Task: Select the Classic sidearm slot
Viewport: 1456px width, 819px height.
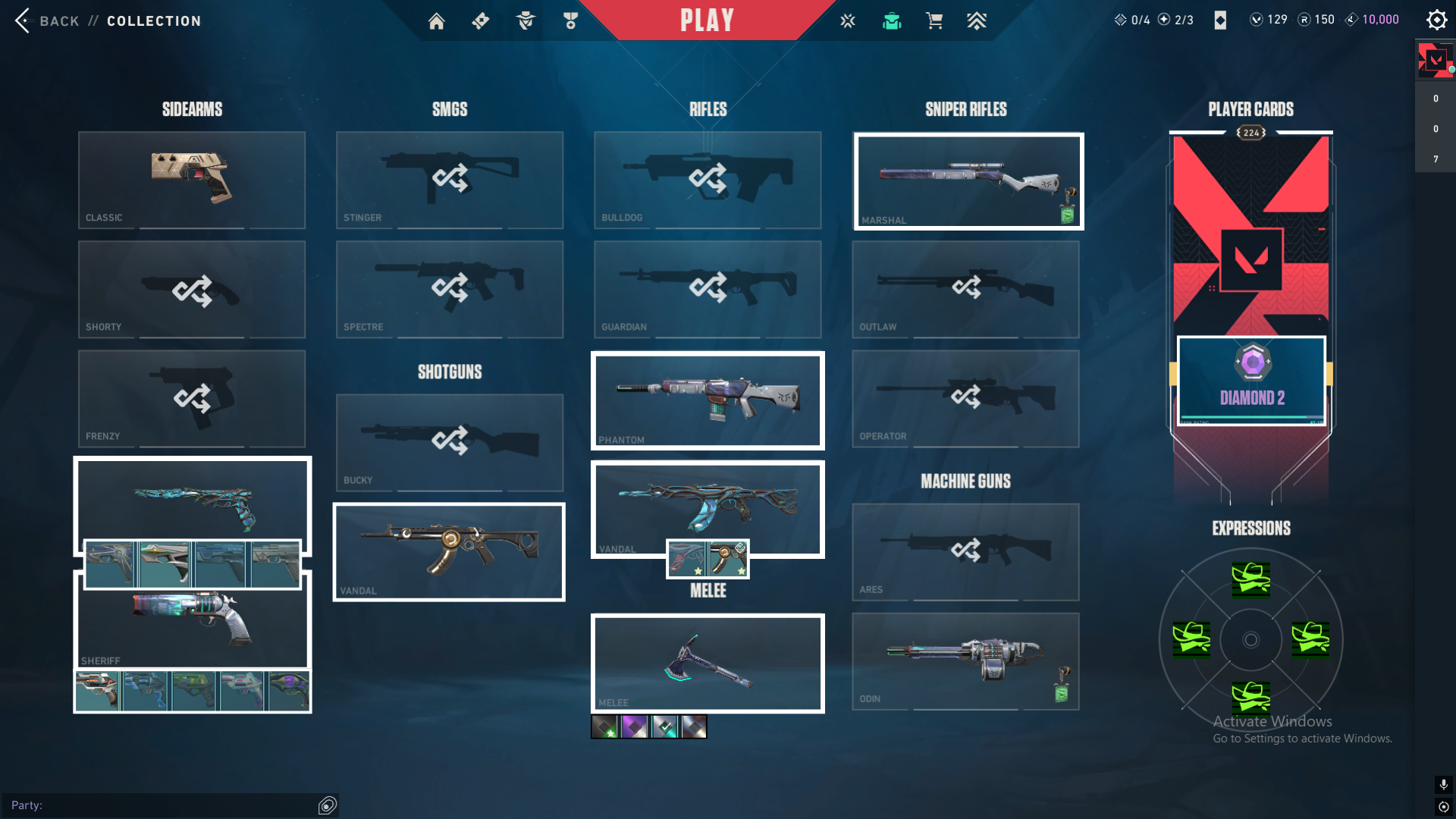Action: [192, 180]
